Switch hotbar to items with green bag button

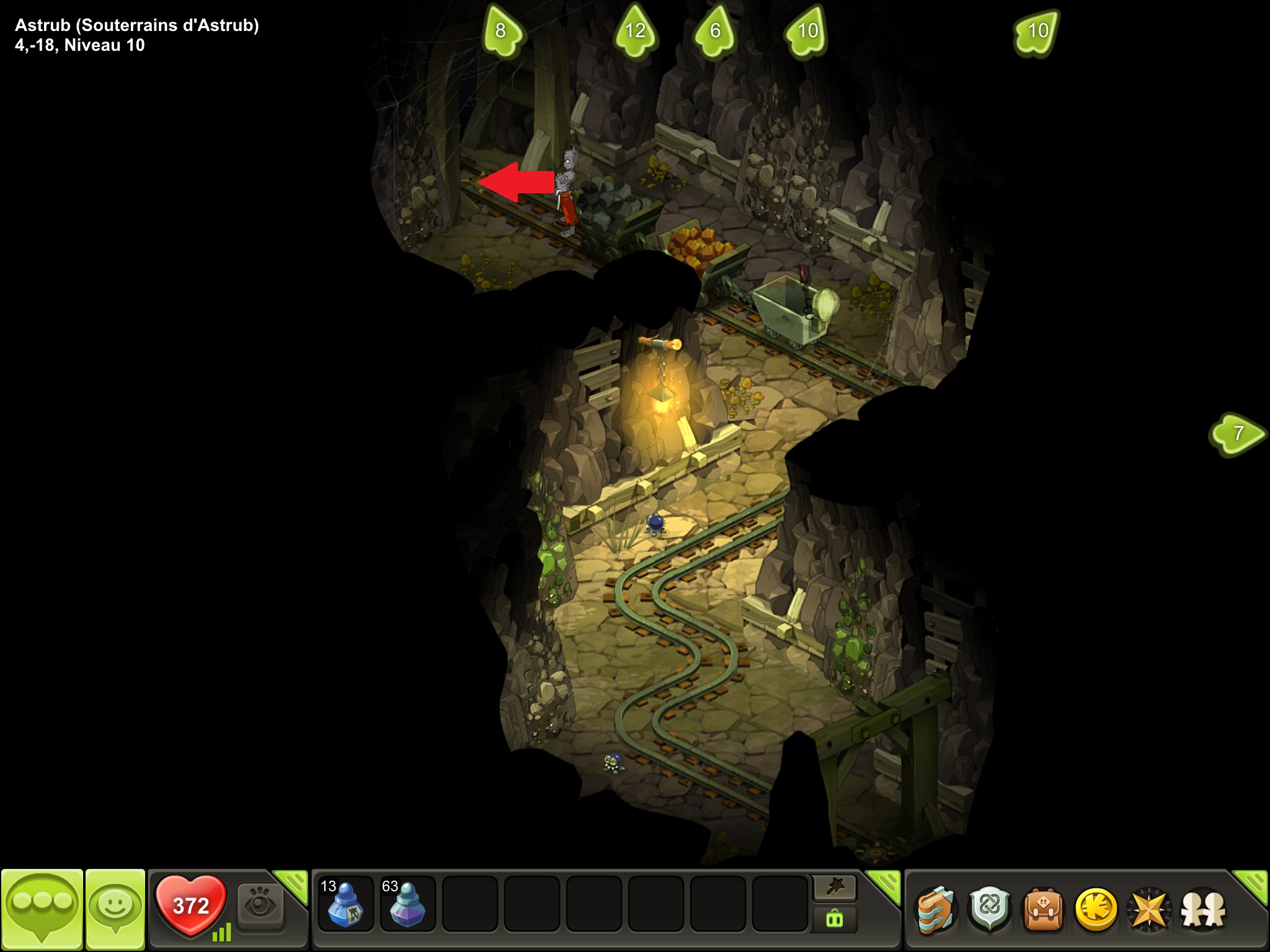click(835, 919)
